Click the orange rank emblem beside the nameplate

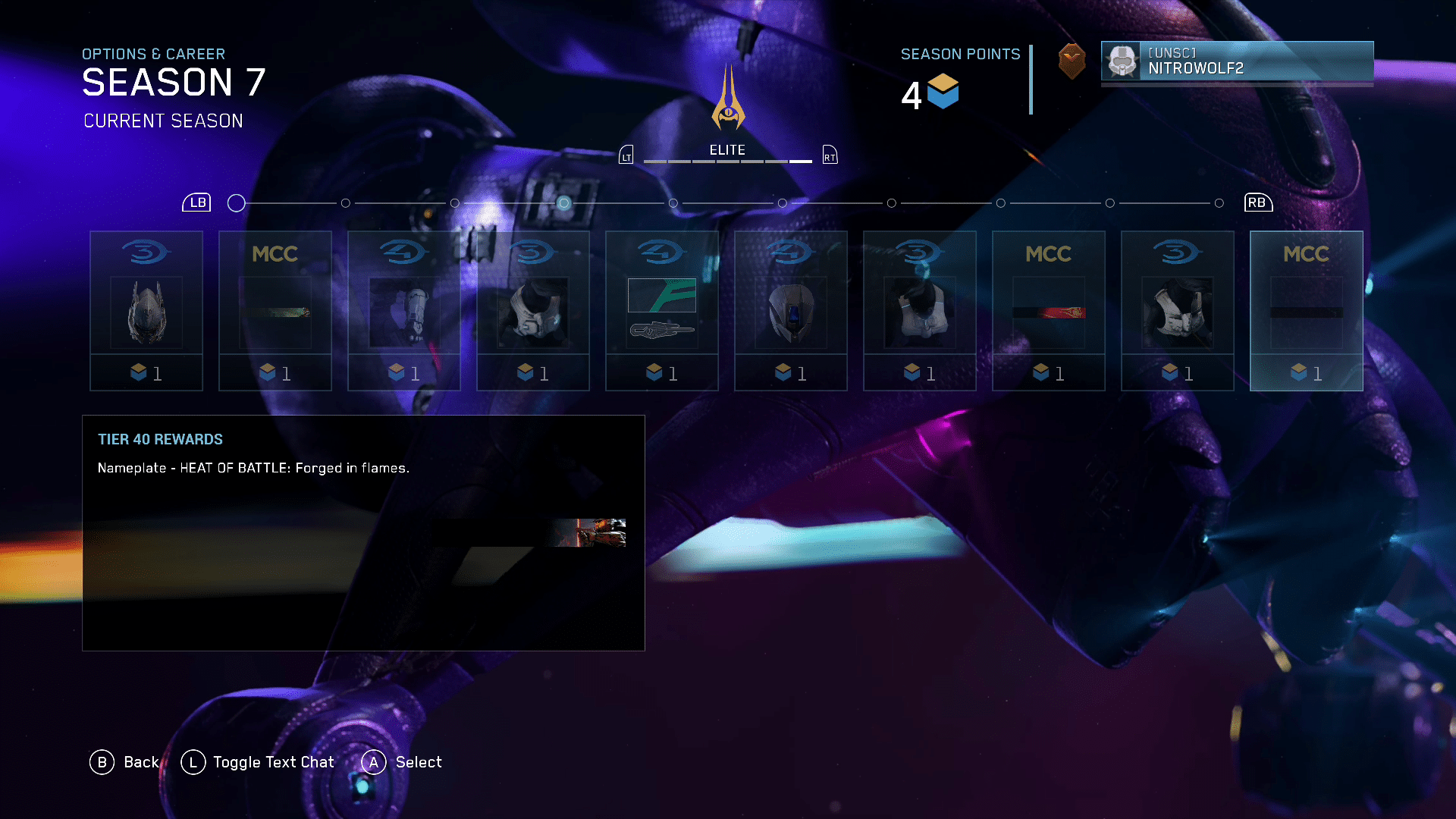click(x=1072, y=61)
